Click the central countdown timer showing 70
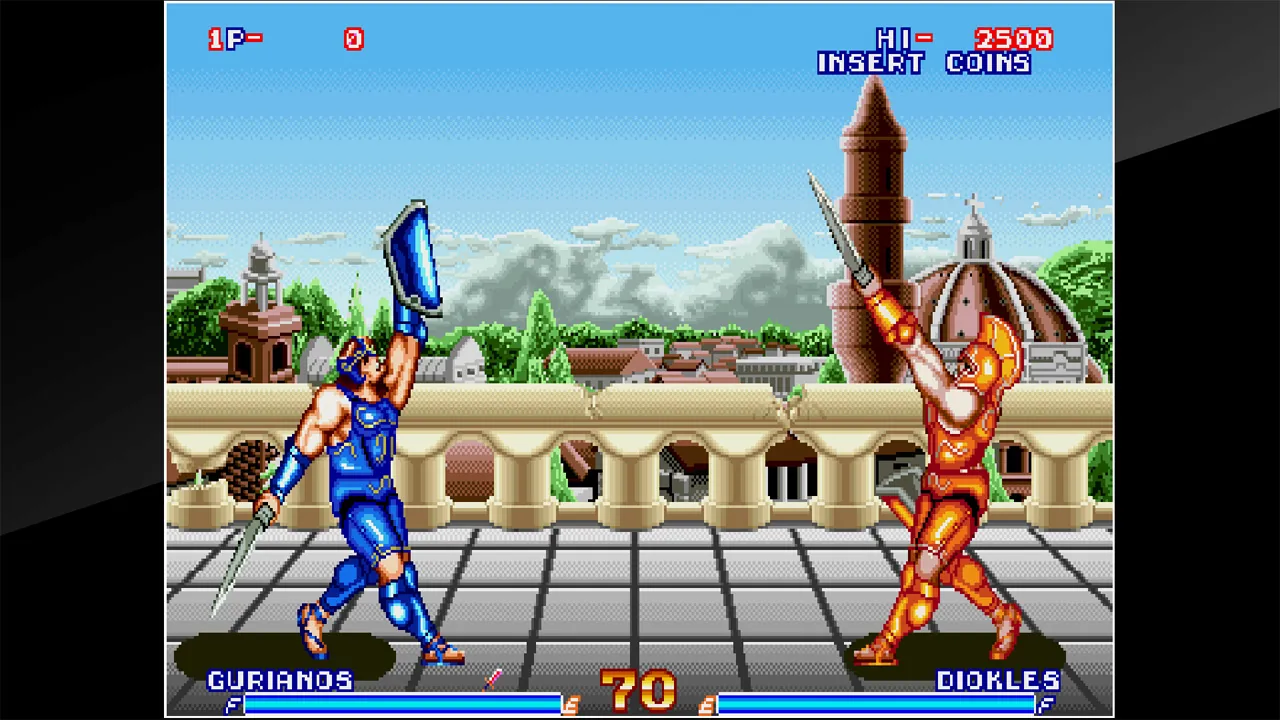This screenshot has height=720, width=1280. point(640,688)
